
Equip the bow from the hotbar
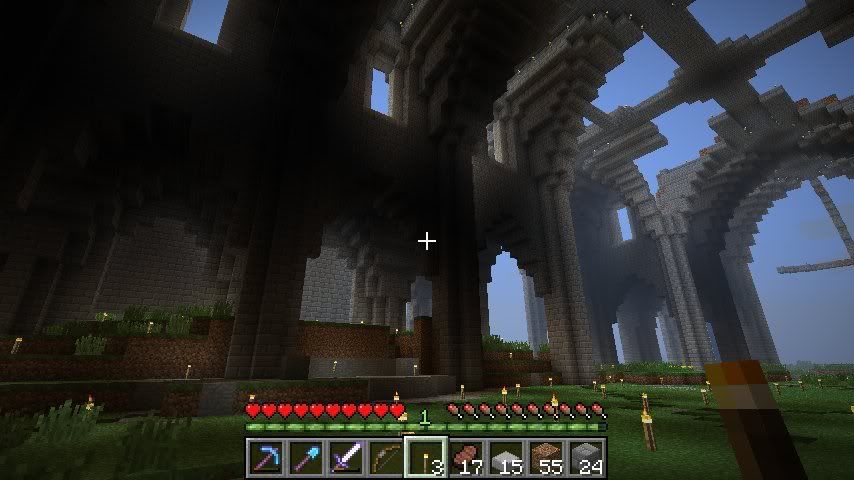tap(385, 458)
